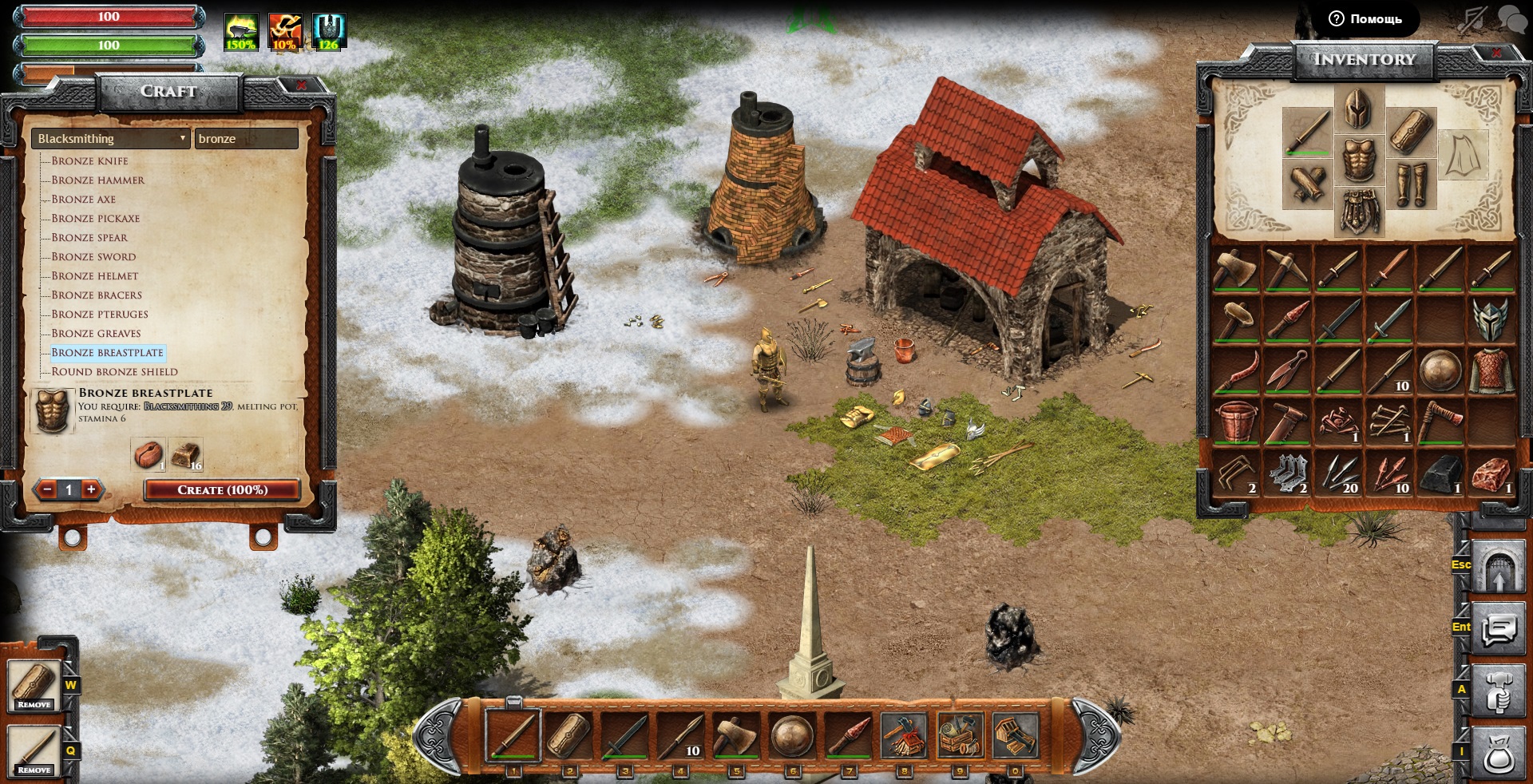
Task: Close the Inventory window
Action: pyautogui.click(x=1495, y=53)
